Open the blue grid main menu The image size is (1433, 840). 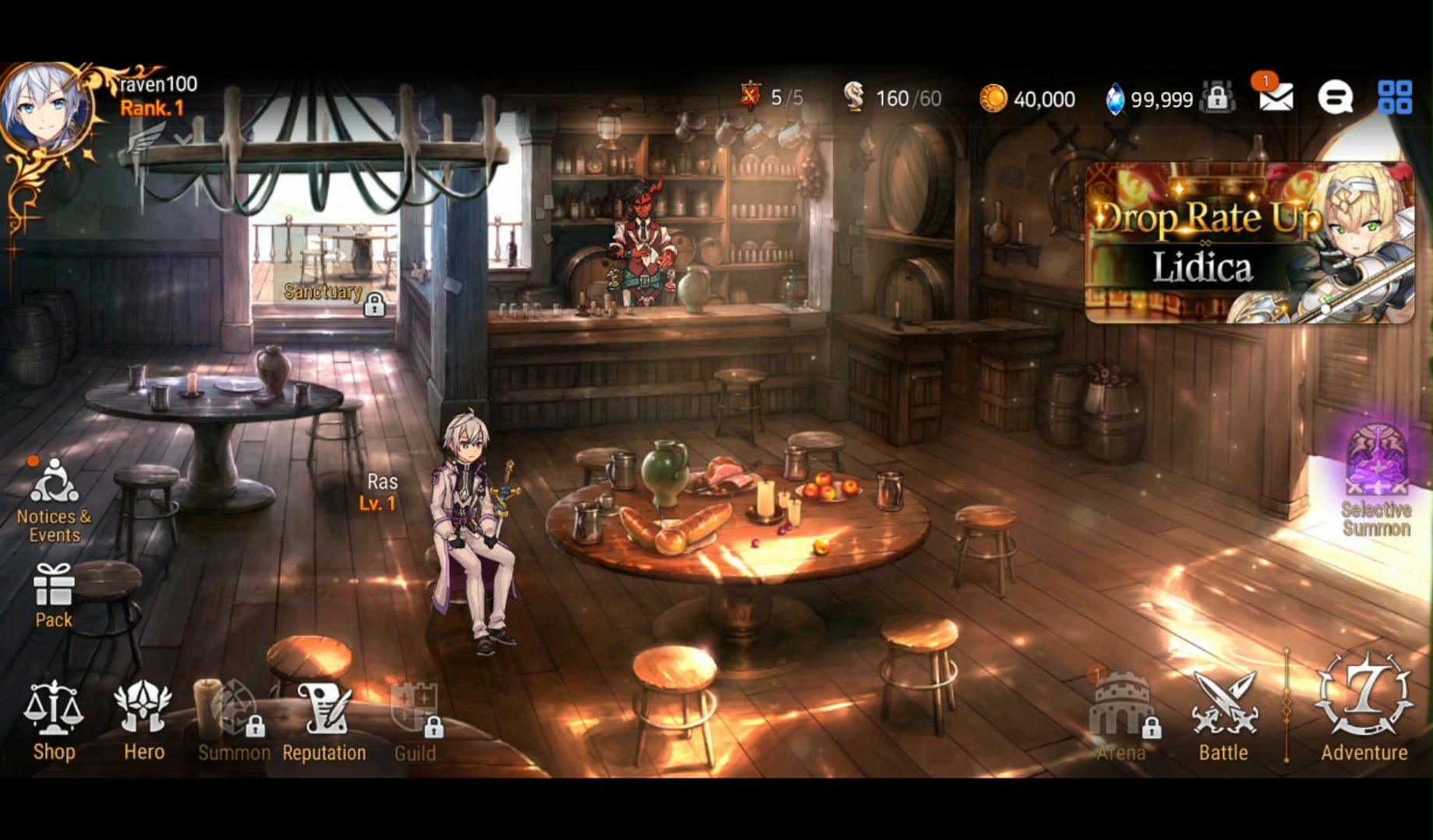pos(1395,98)
